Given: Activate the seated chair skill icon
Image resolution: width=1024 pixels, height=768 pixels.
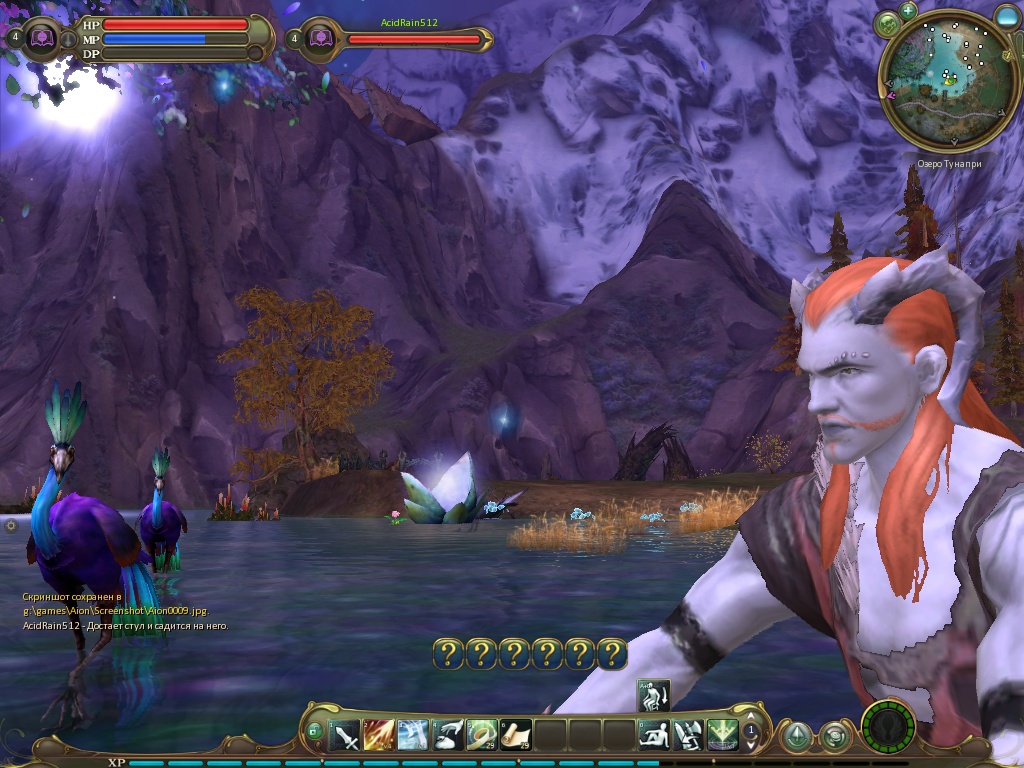Looking at the screenshot, I should (687, 736).
